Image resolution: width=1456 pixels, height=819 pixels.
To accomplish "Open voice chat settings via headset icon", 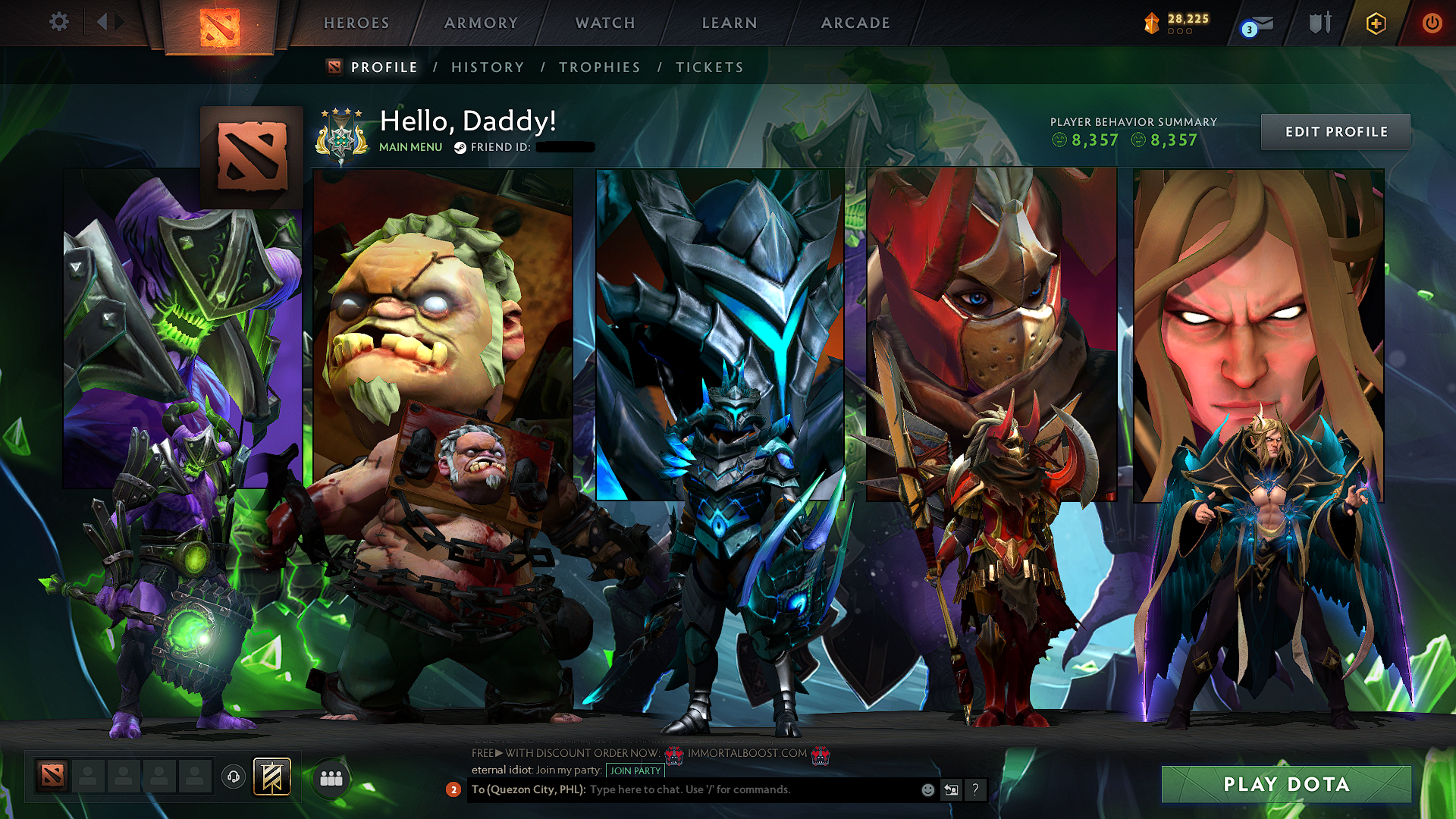I will point(234,776).
